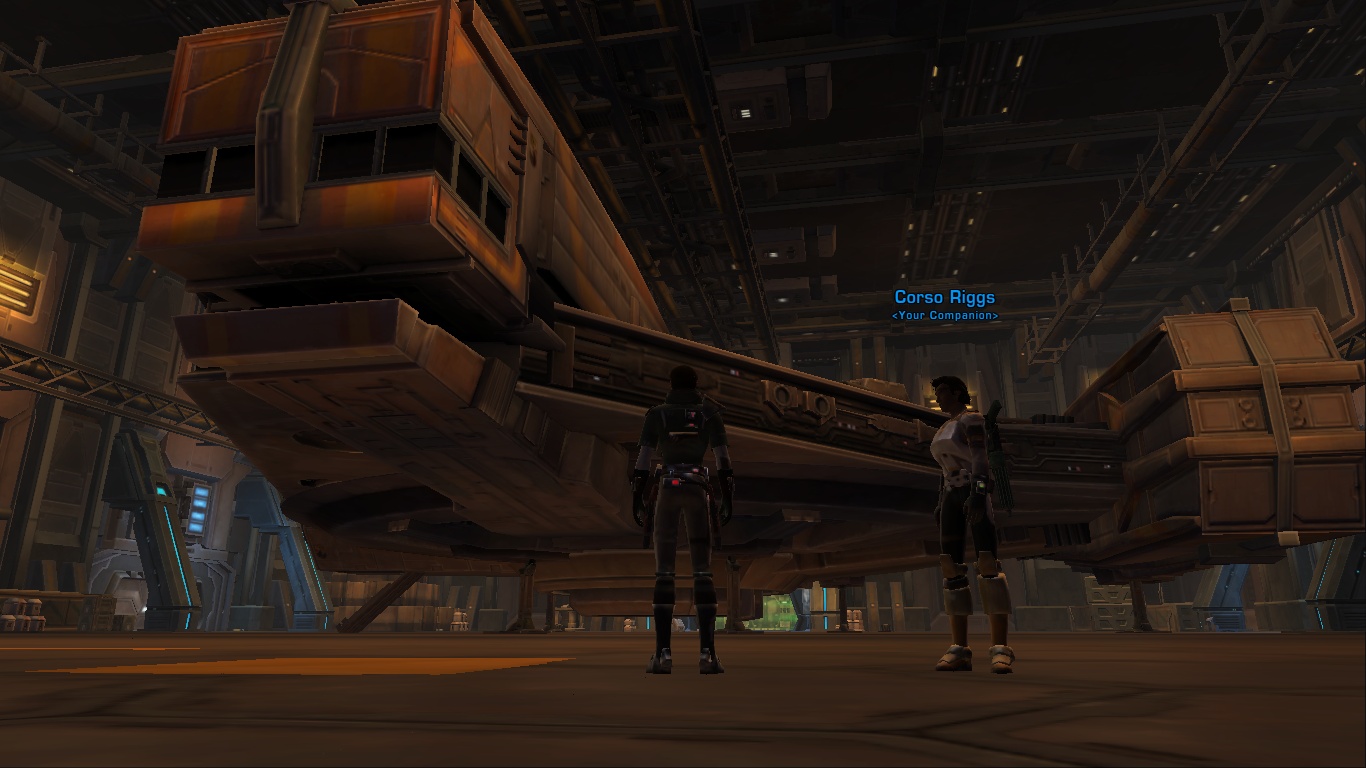1366x768 pixels.
Task: Select the Corso Riggs companion nameplate
Action: coord(944,298)
